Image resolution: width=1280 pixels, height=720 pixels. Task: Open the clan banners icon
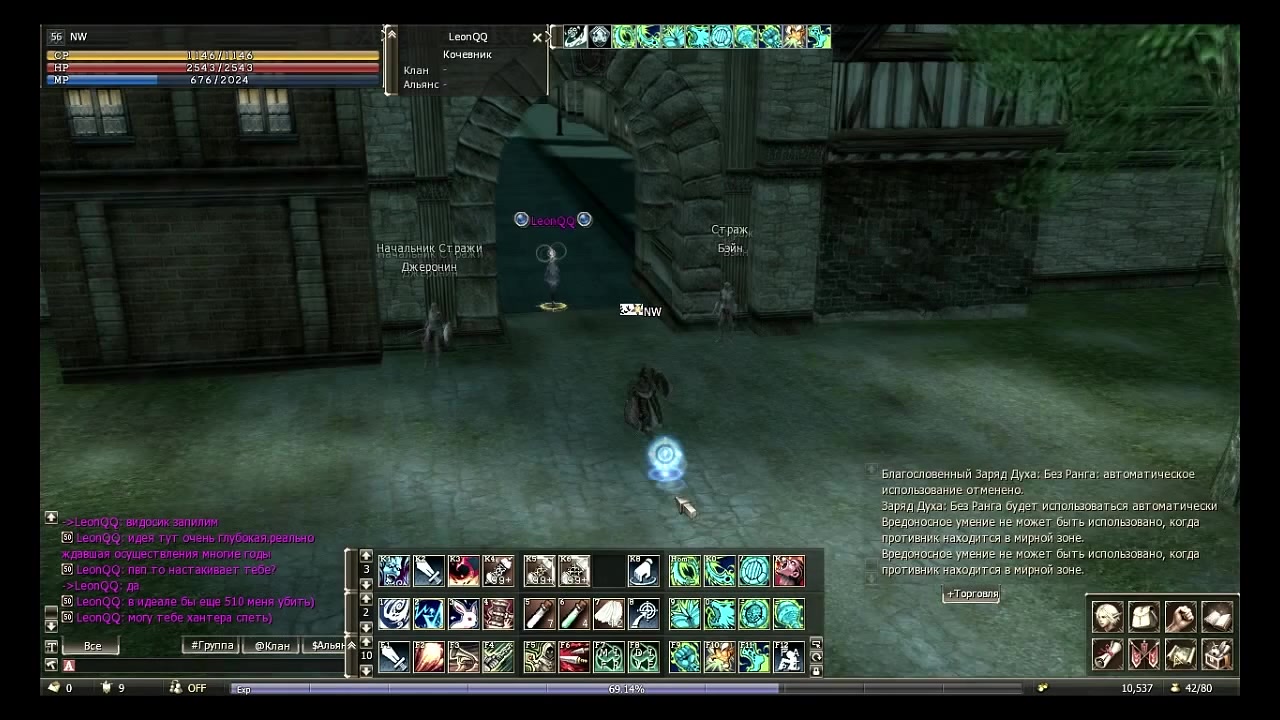1144,654
